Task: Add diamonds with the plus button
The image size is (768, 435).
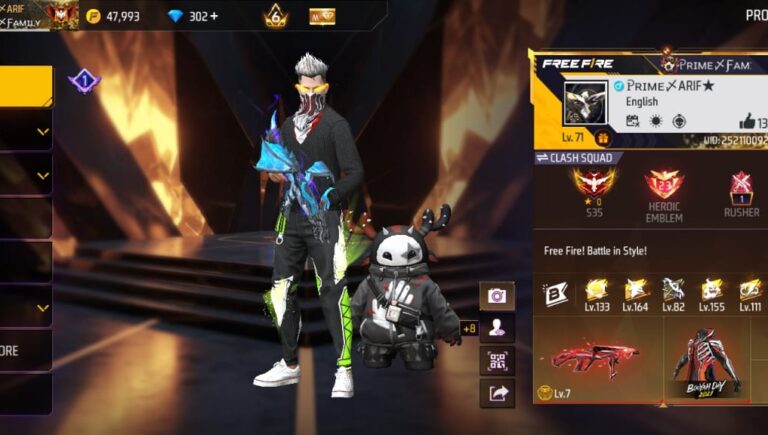Action: [214, 16]
